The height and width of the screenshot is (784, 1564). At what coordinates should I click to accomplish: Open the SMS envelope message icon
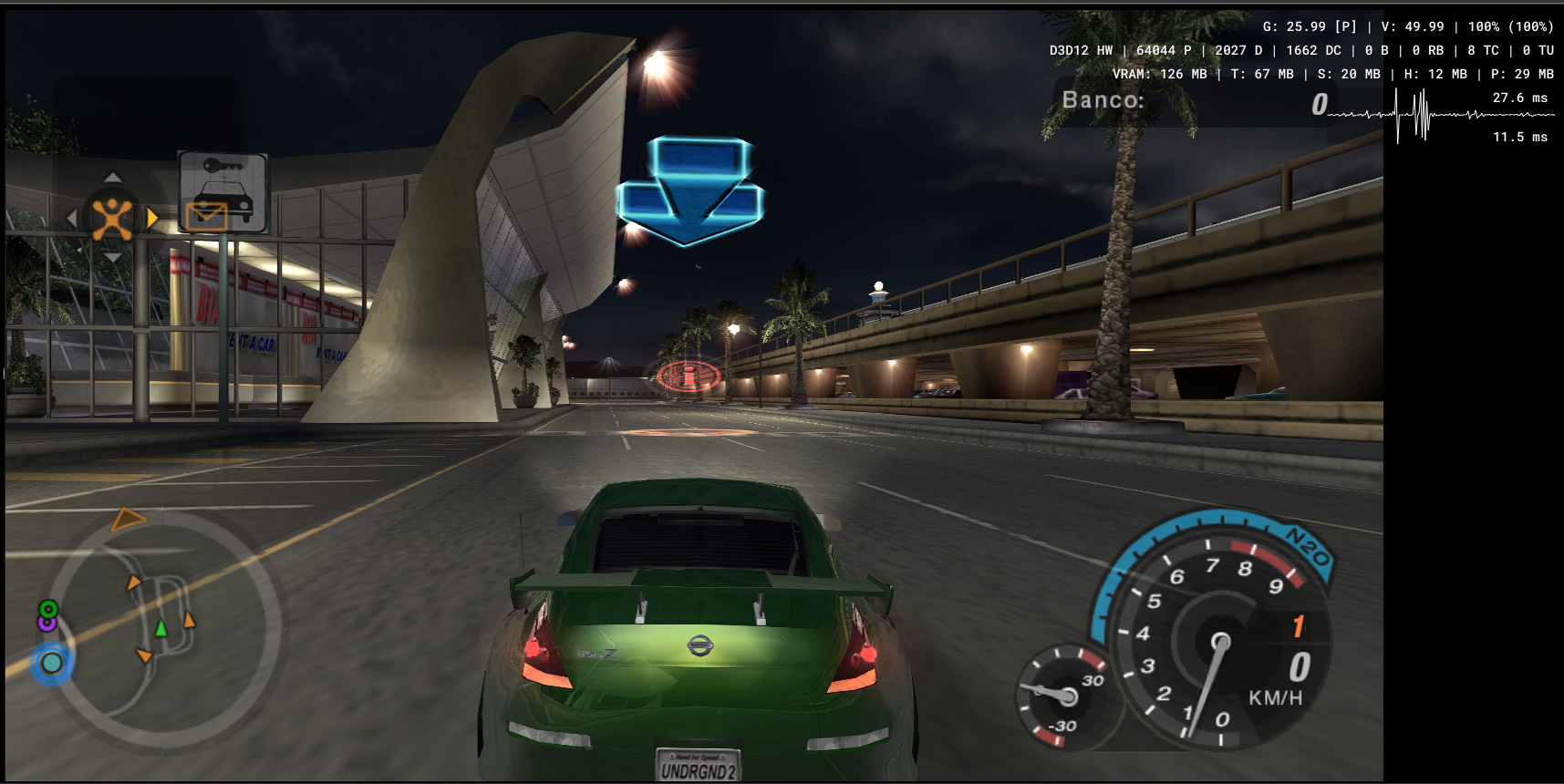207,219
